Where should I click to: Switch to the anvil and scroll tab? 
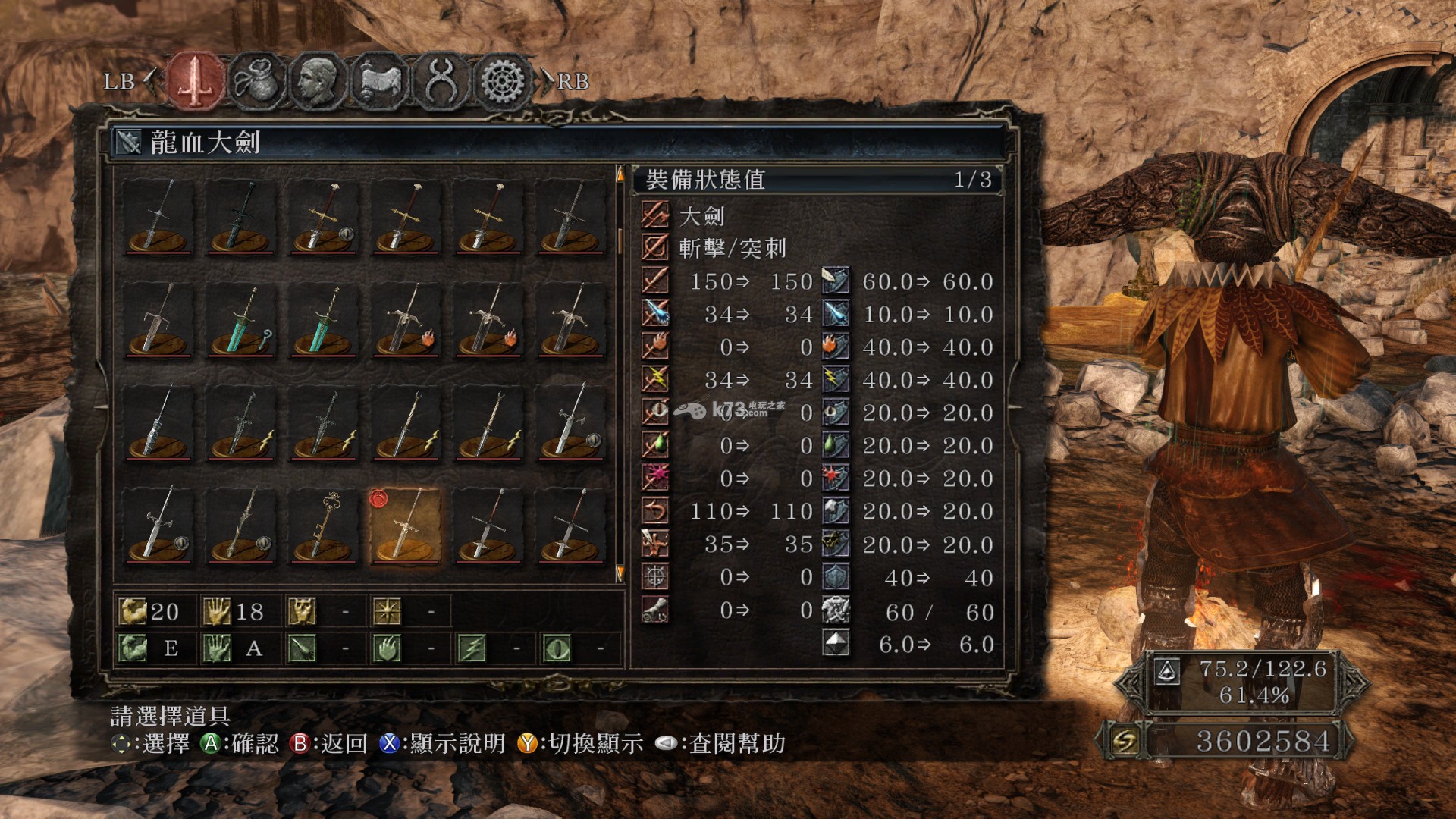coord(380,80)
